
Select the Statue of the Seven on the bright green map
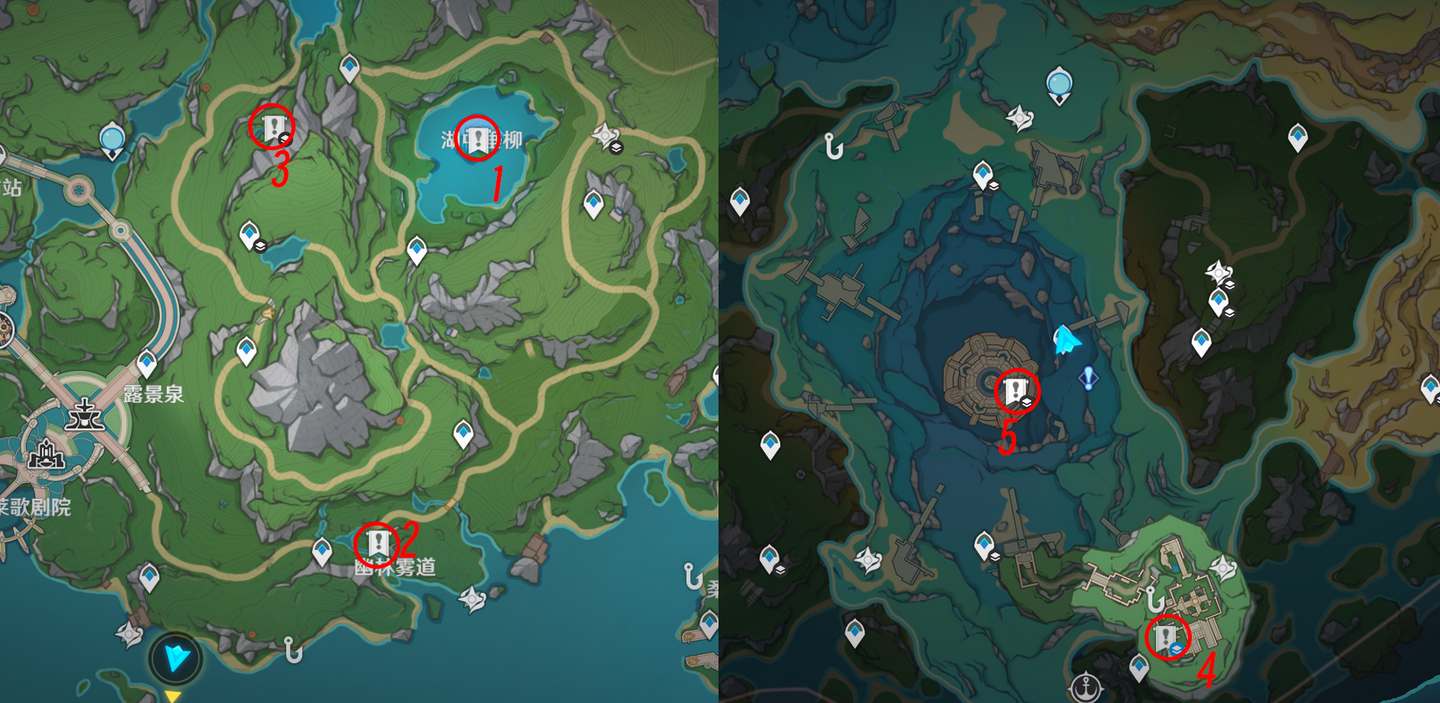pos(112,140)
